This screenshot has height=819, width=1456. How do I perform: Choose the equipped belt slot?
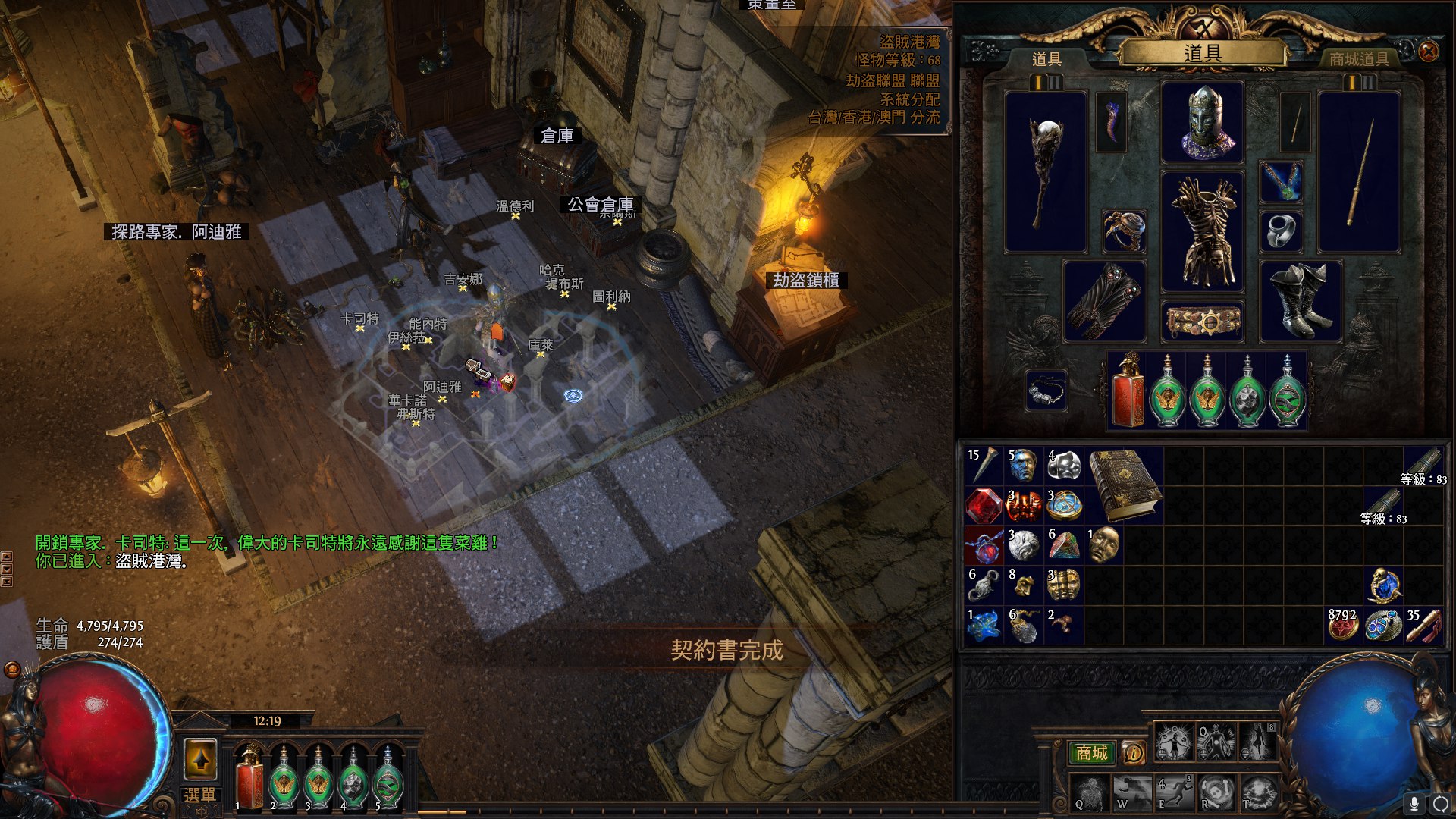click(x=1203, y=321)
